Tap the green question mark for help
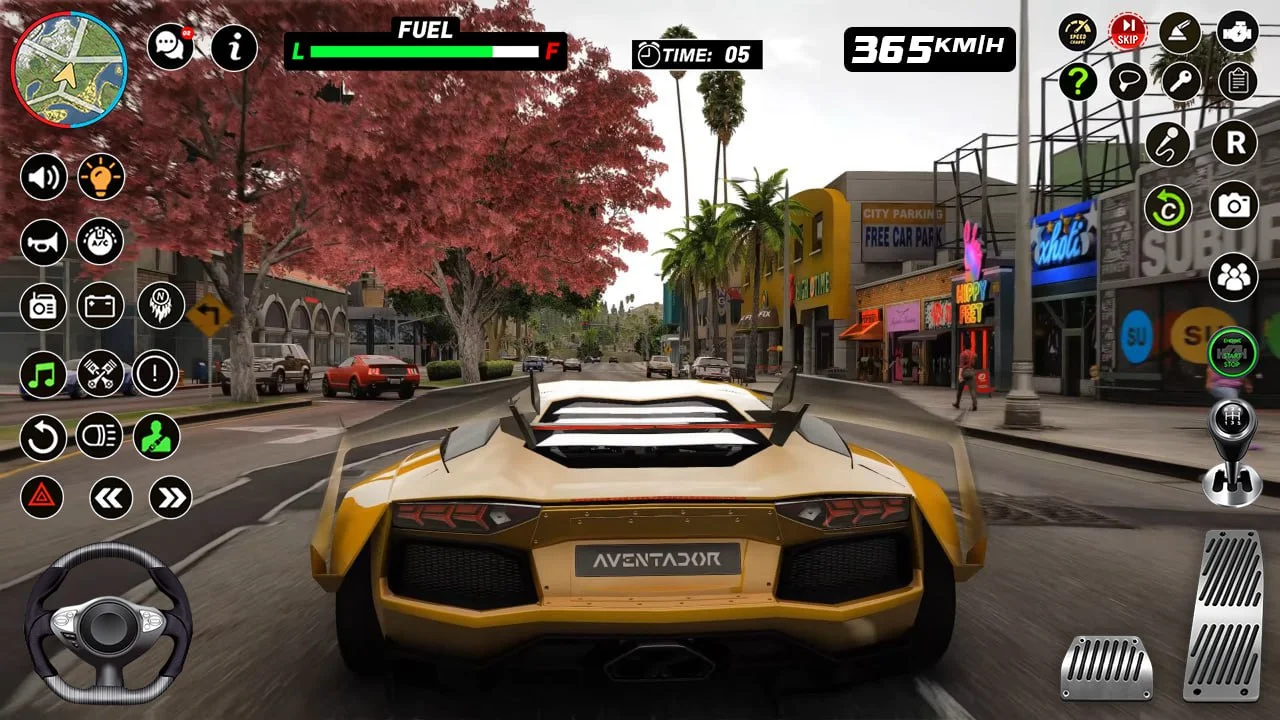Image resolution: width=1280 pixels, height=720 pixels. pyautogui.click(x=1078, y=80)
